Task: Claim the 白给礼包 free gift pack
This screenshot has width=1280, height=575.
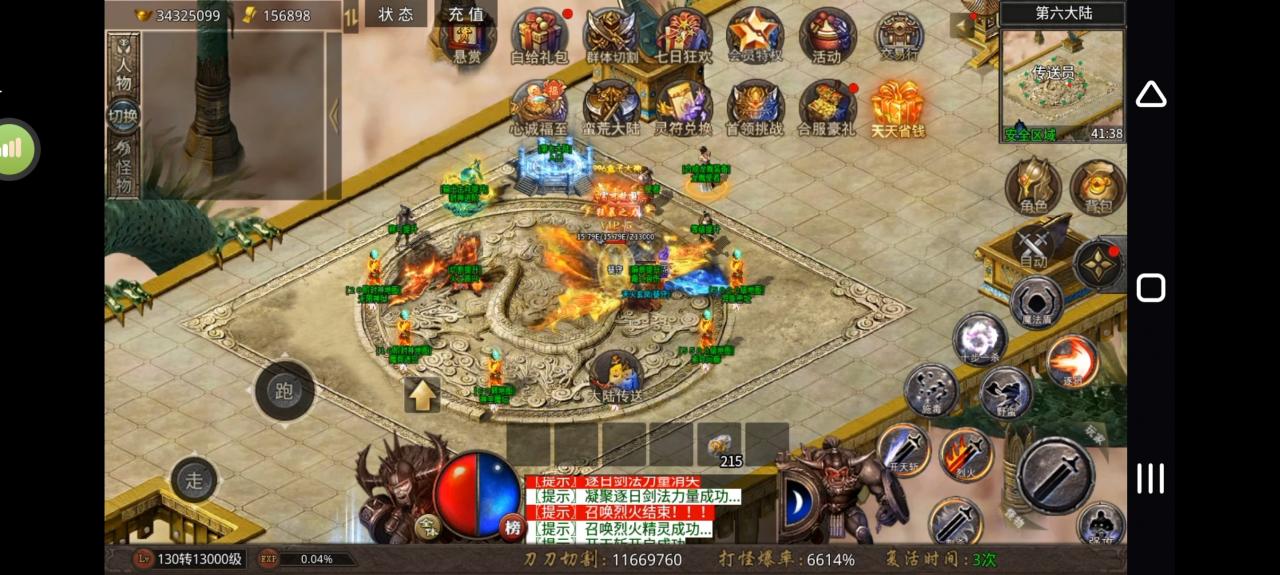Action: coord(540,36)
